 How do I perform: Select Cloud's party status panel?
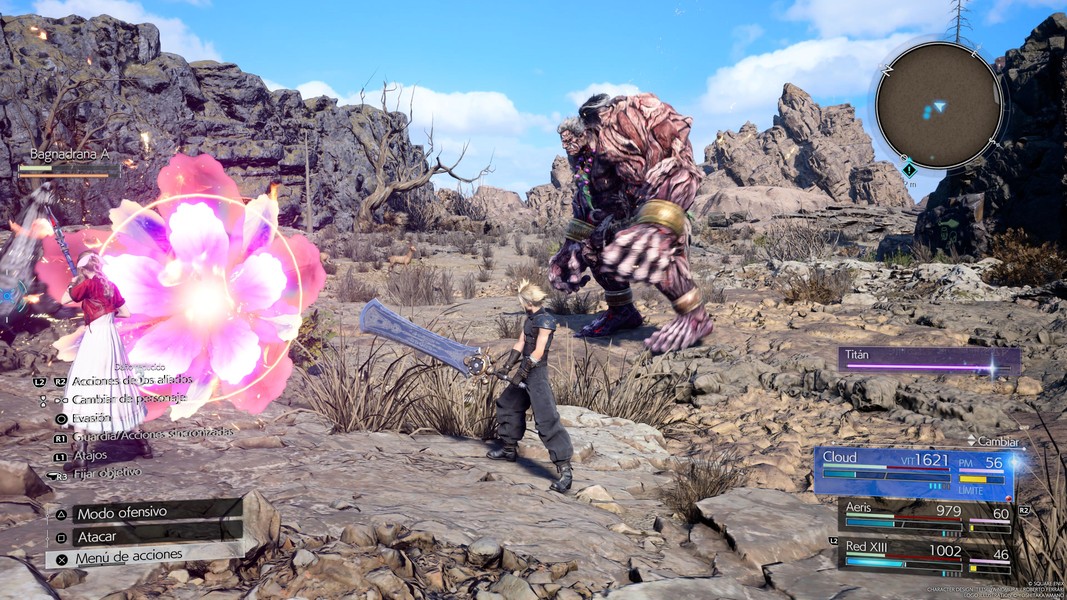coord(913,473)
